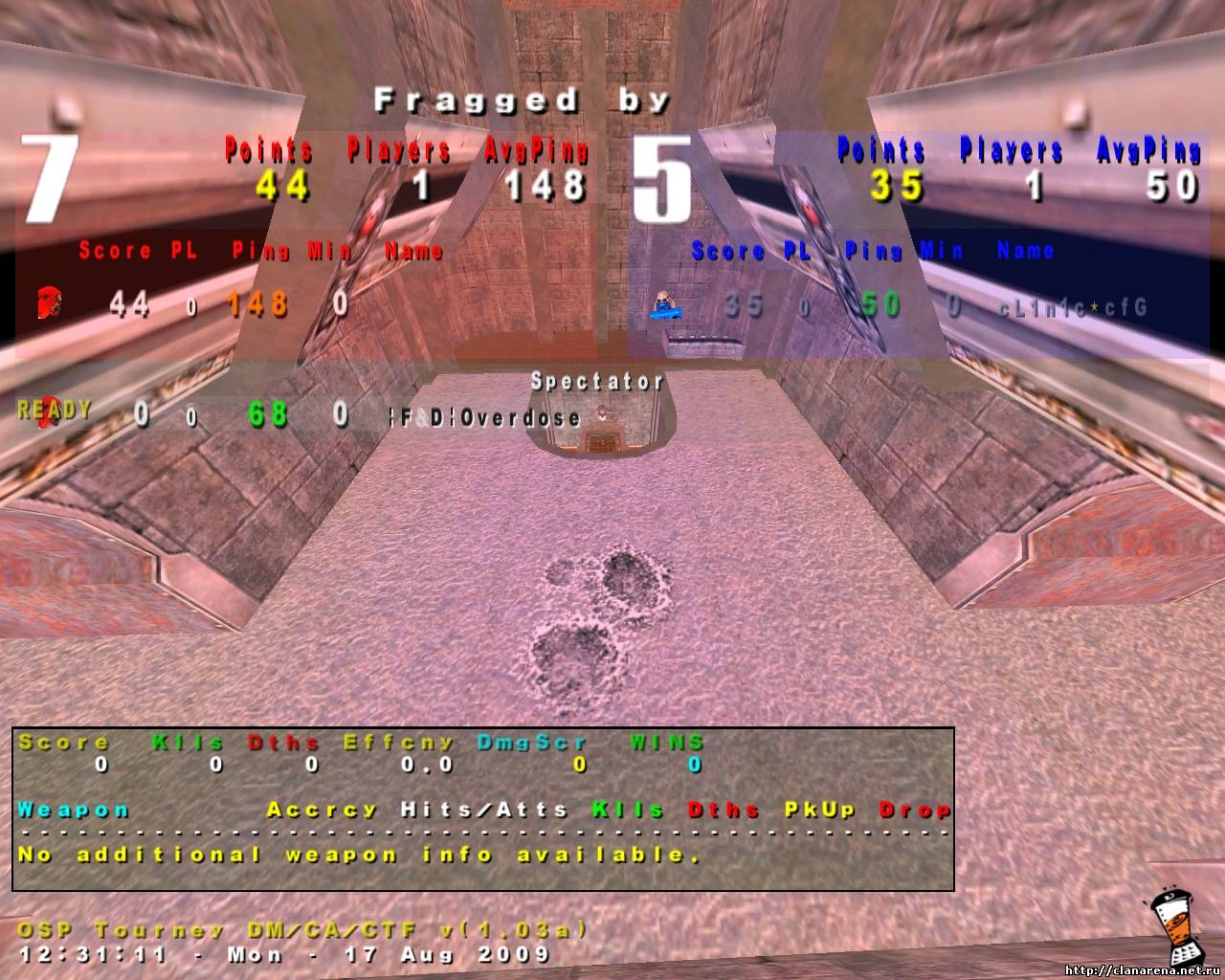Open the clanarena.net.ru watermark link
The width and height of the screenshot is (1225, 980).
(1141, 970)
